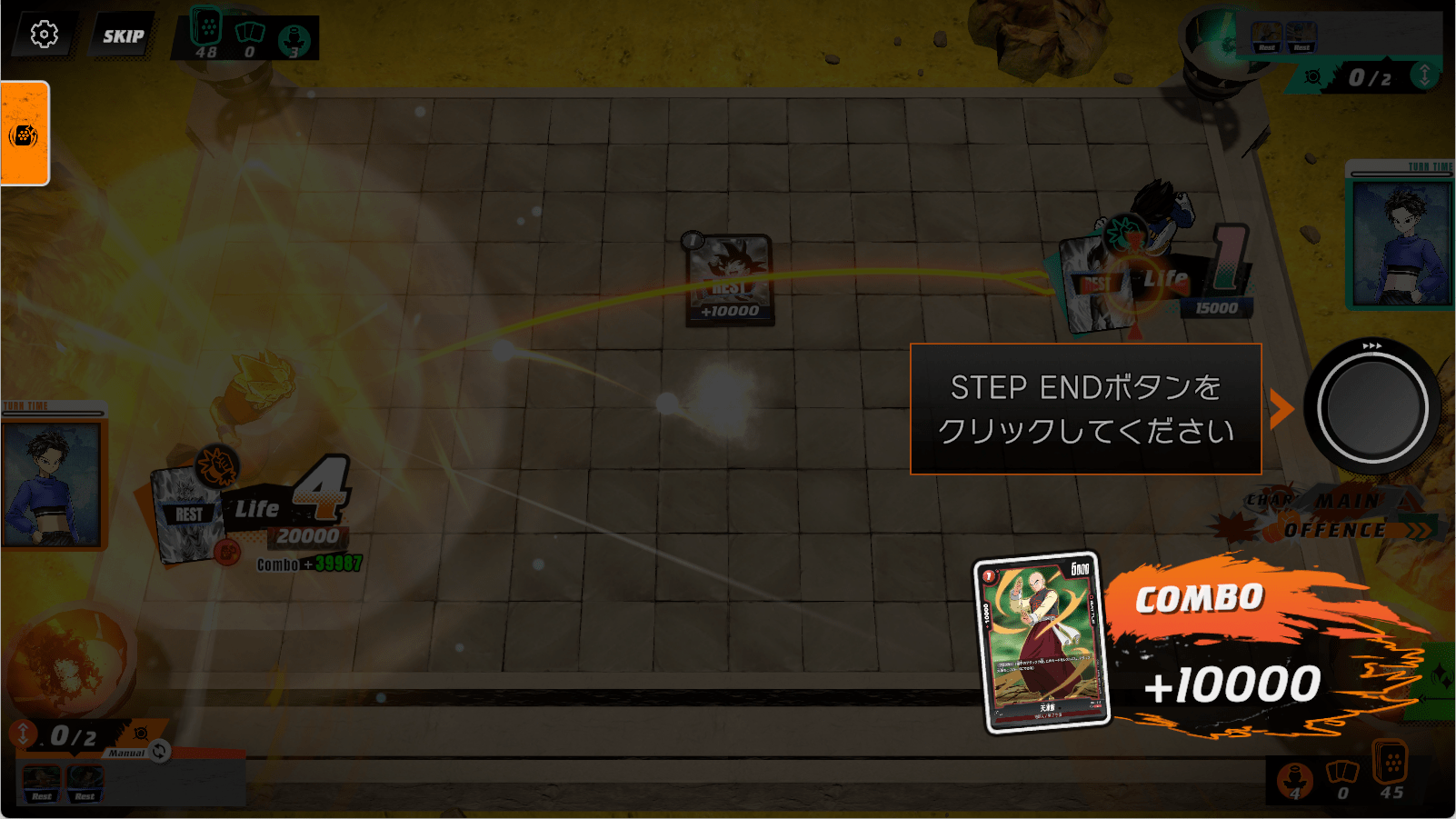Select the rested Goku battle card on board
Image resolution: width=1456 pixels, height=819 pixels.
click(729, 279)
